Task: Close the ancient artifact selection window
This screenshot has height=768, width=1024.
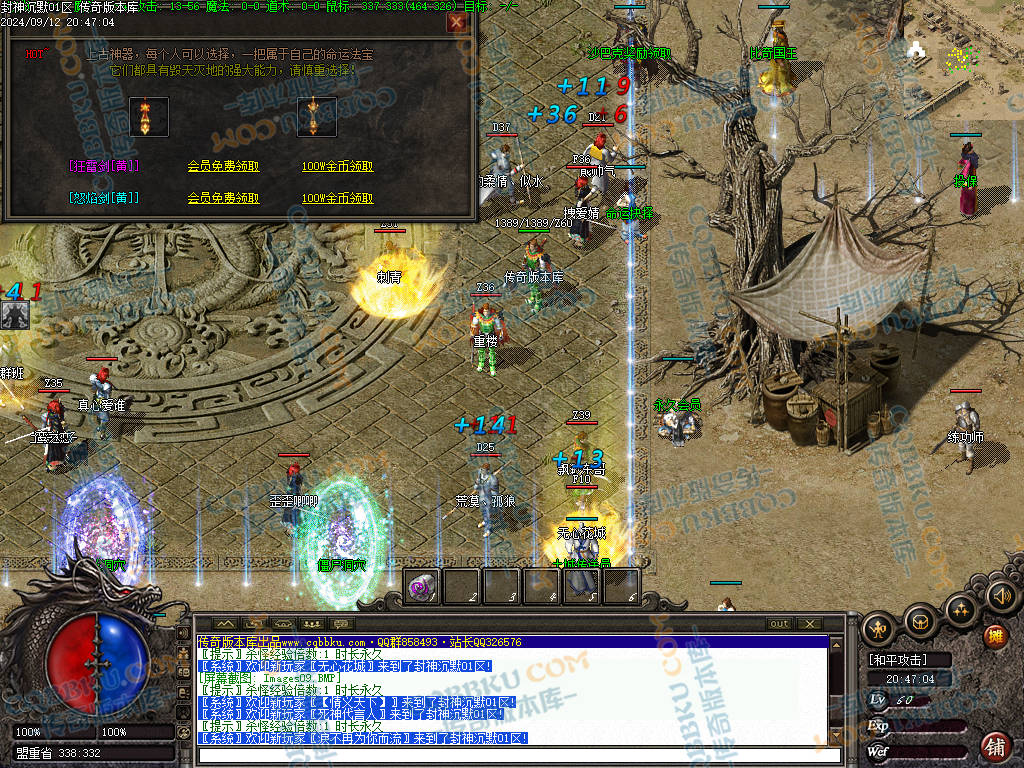Action: tap(456, 22)
